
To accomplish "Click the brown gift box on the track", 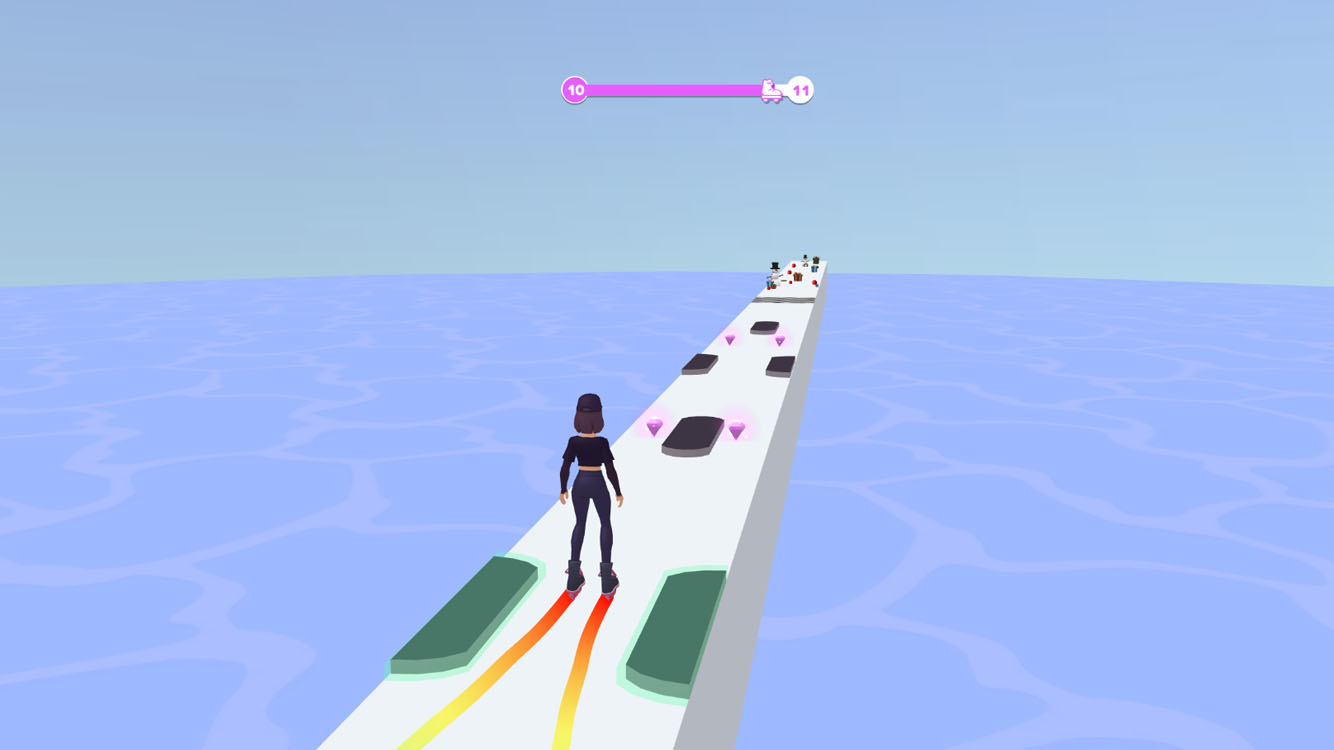I will (x=797, y=277).
